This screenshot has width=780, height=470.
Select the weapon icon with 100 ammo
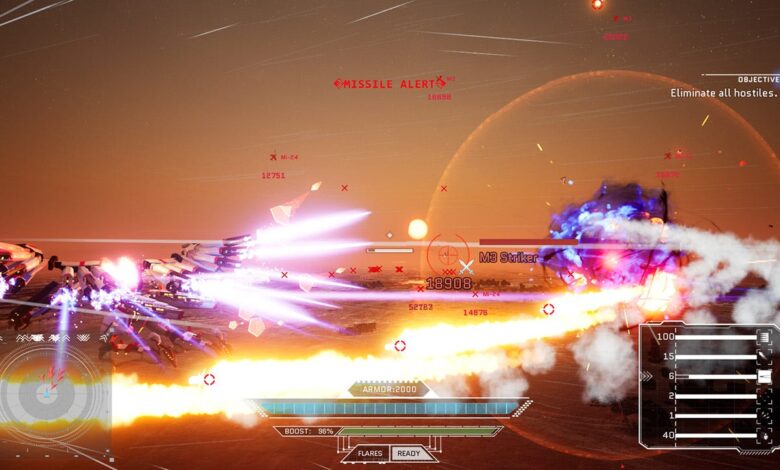(764, 337)
